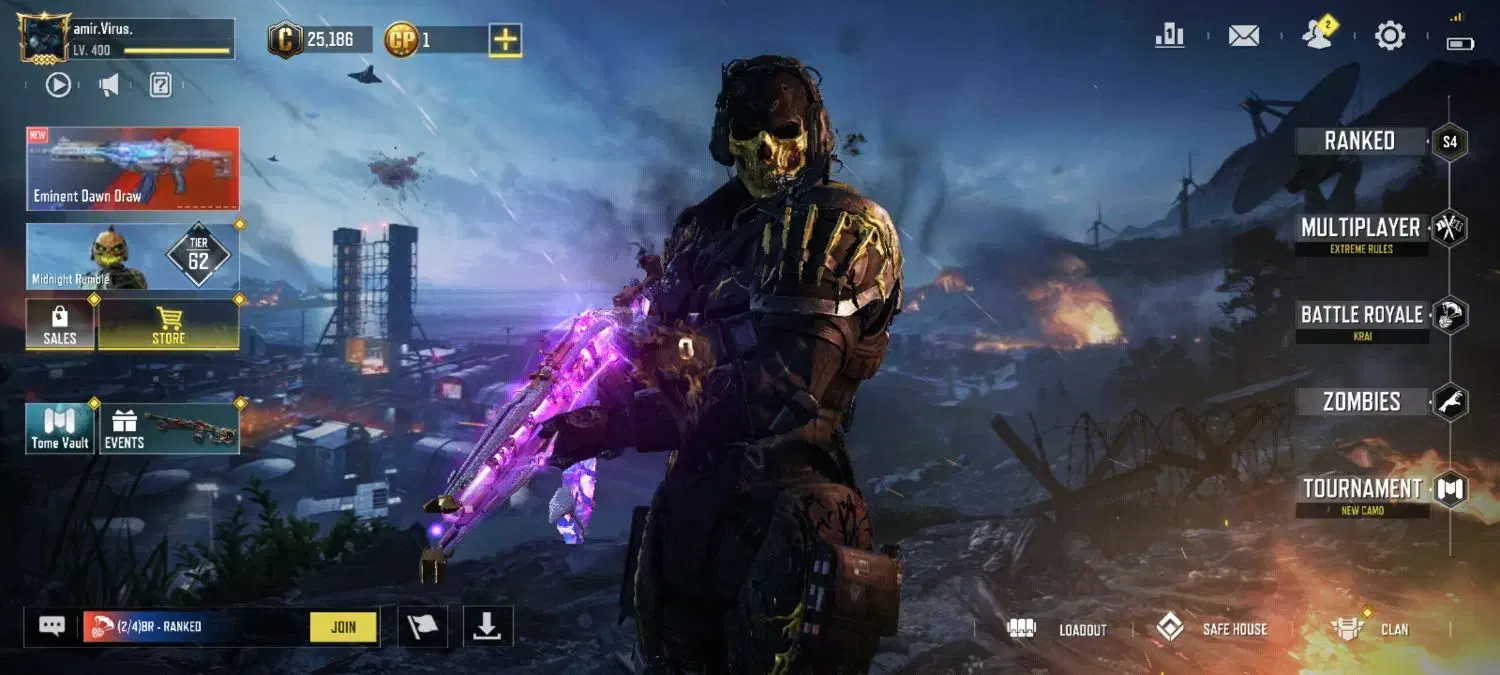1500x675 pixels.
Task: Visit the Safe House
Action: (x=1213, y=629)
